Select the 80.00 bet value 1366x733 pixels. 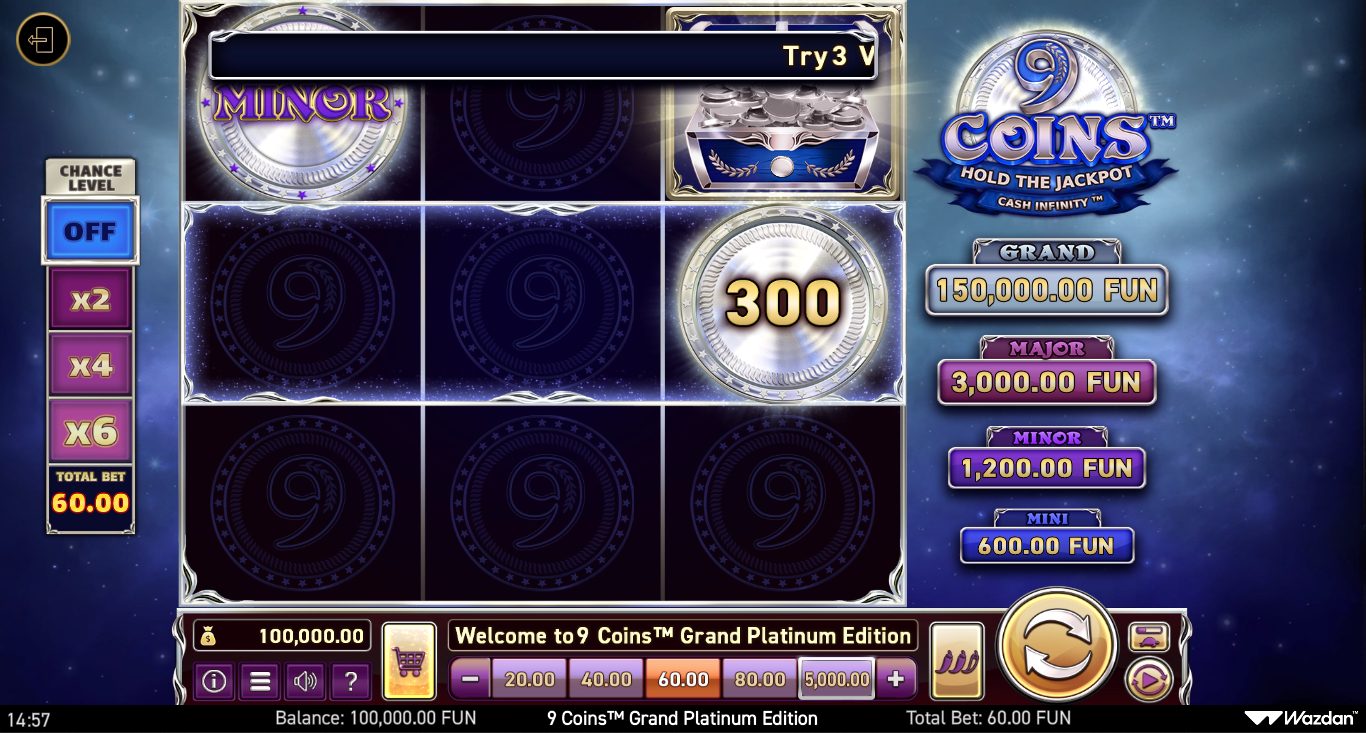[759, 679]
